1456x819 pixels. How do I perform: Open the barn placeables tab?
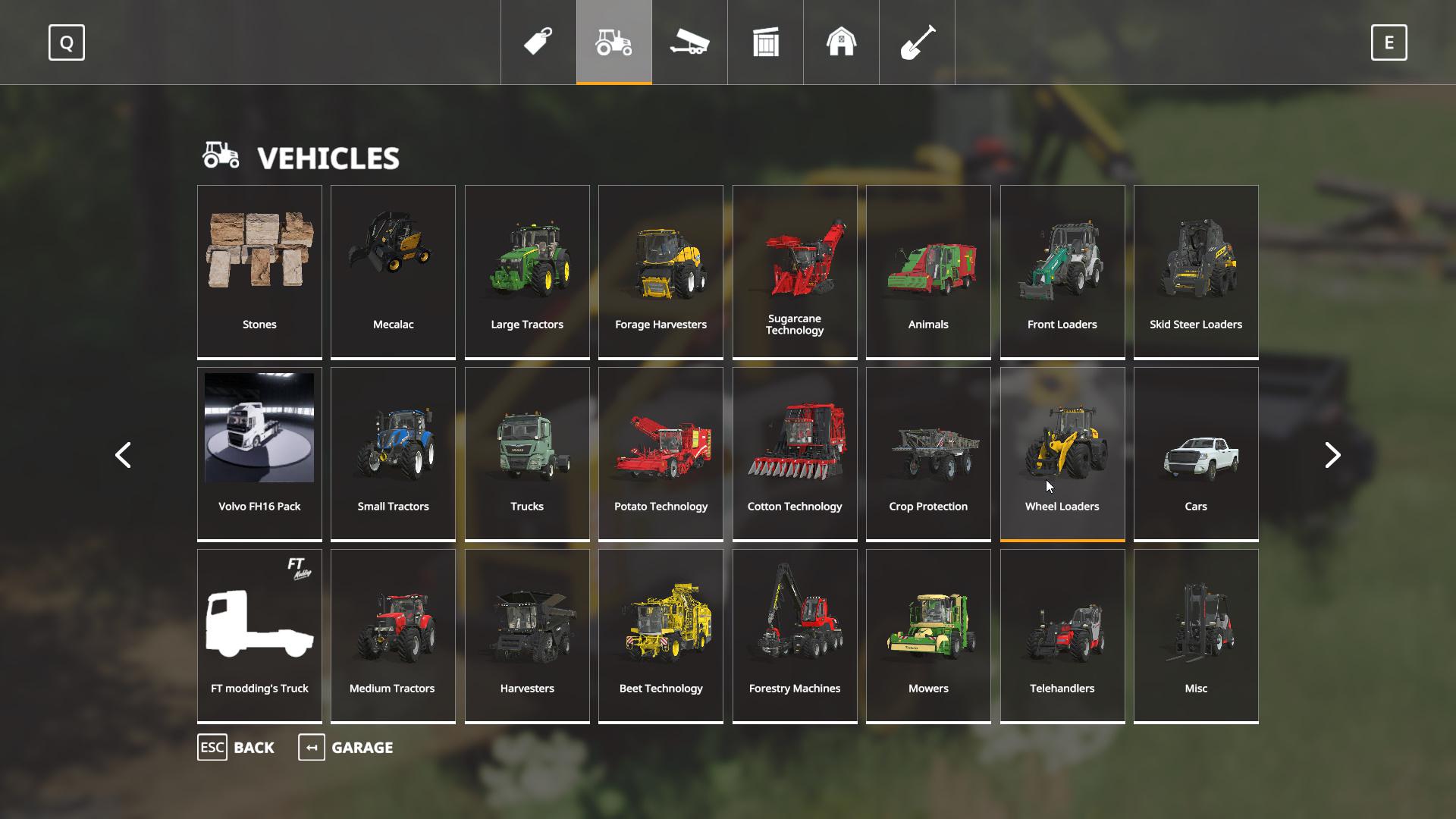tap(841, 42)
